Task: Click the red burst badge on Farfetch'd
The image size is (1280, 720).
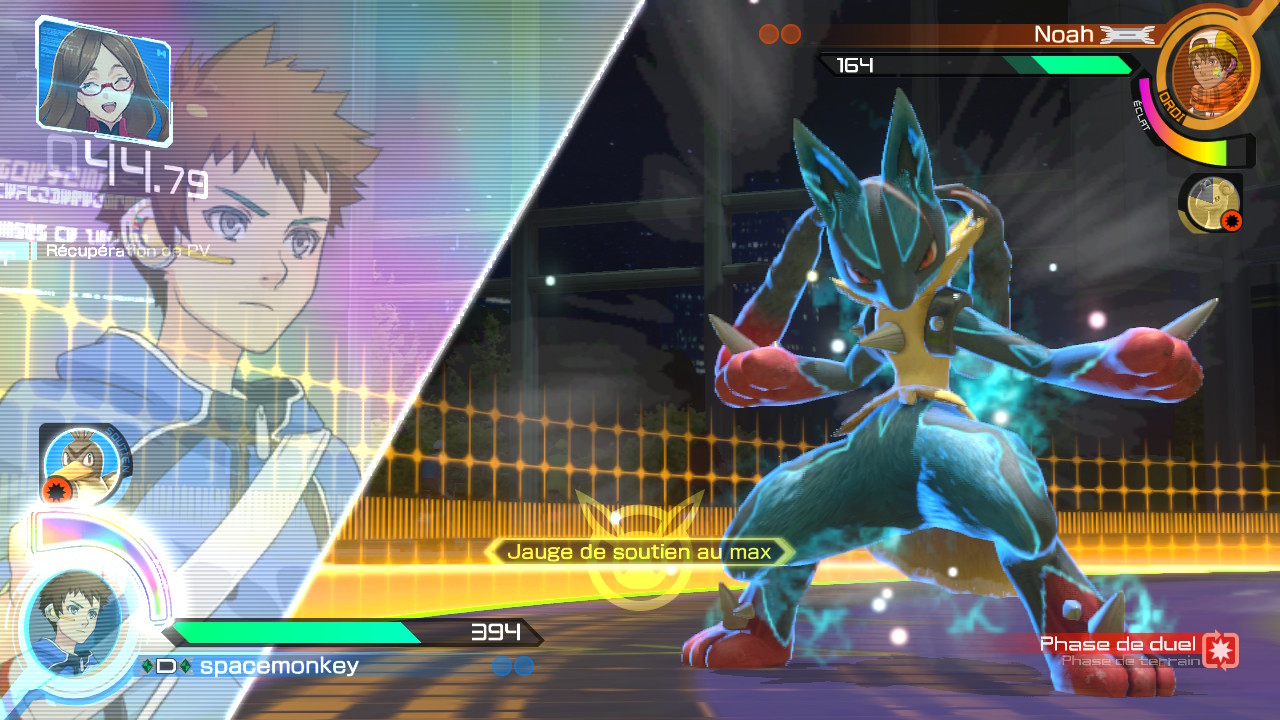Action: click(x=58, y=490)
